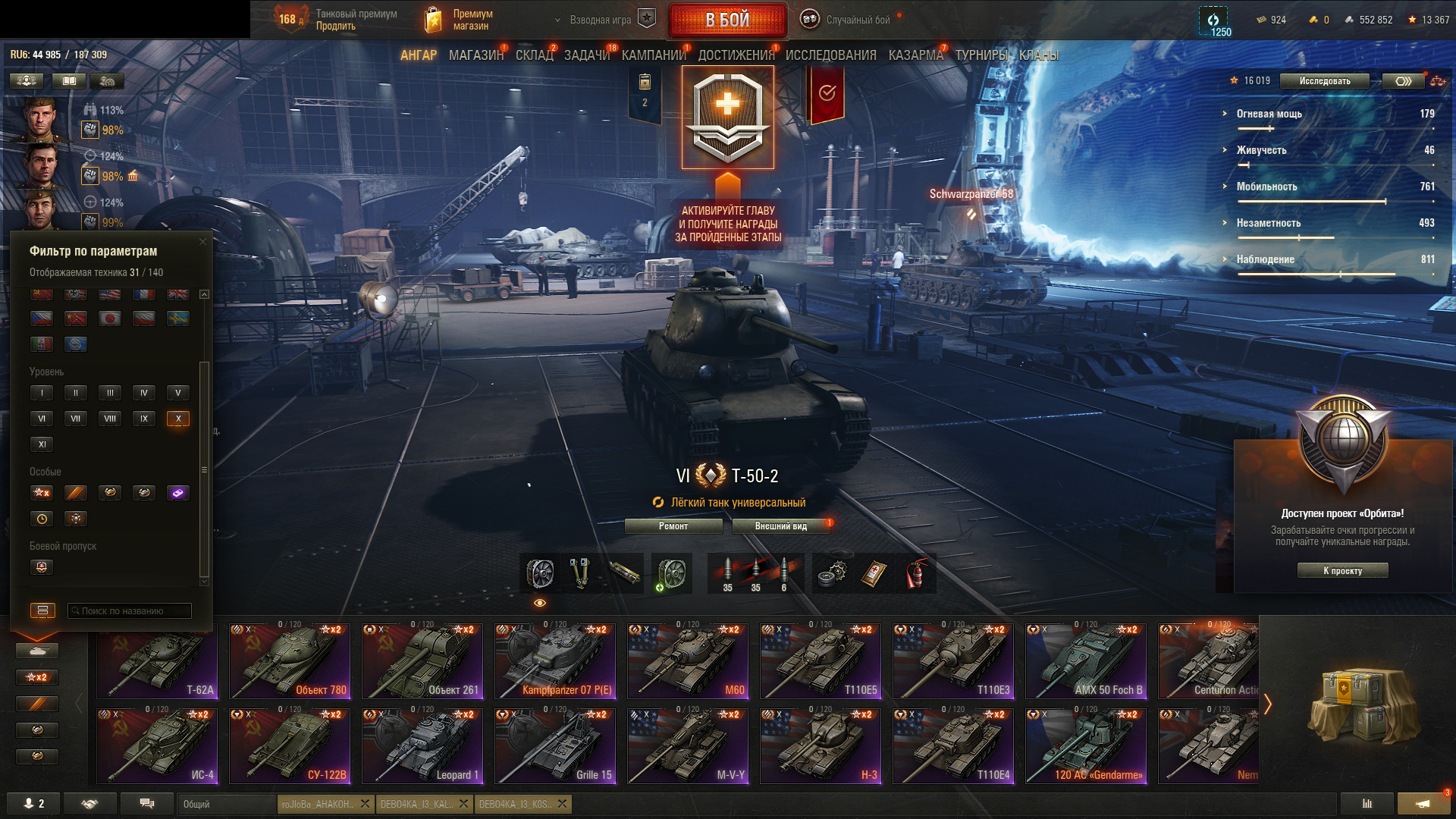Close the DEBO4KA_I3_KAL chat tab
The height and width of the screenshot is (819, 1456).
click(x=463, y=804)
